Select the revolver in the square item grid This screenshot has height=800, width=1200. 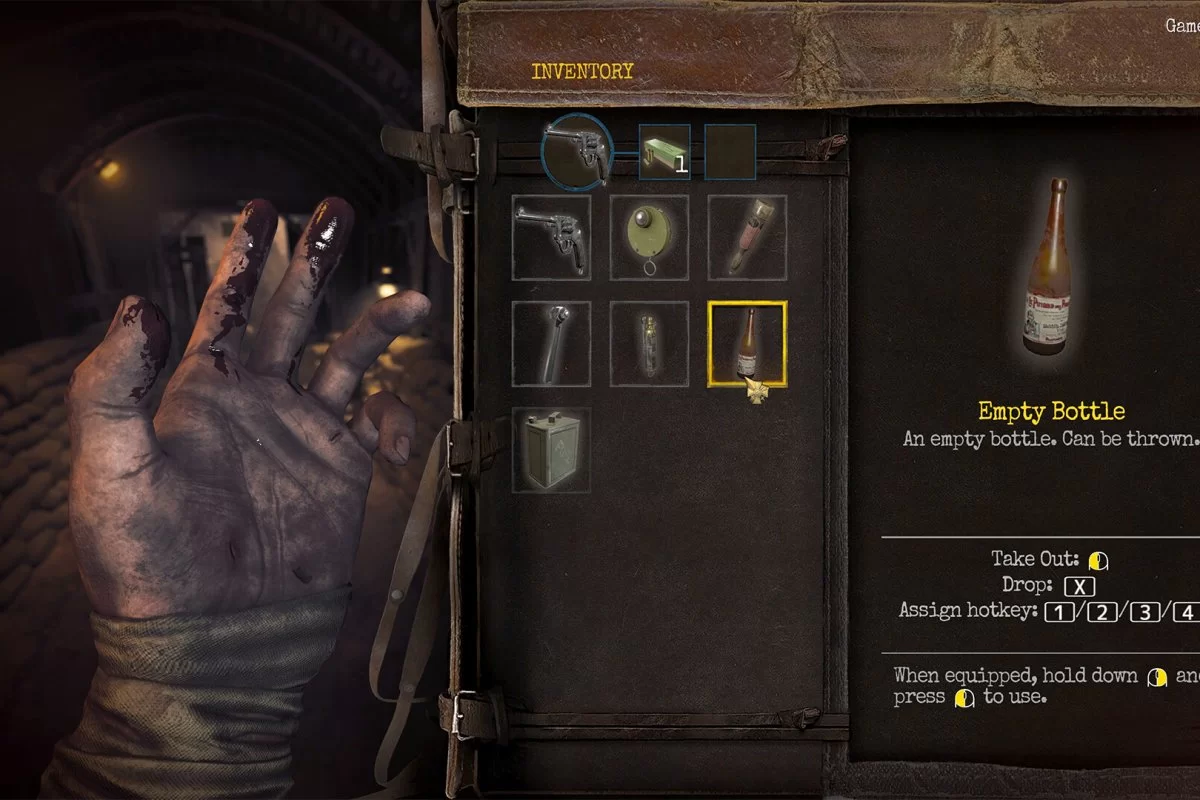pos(551,237)
